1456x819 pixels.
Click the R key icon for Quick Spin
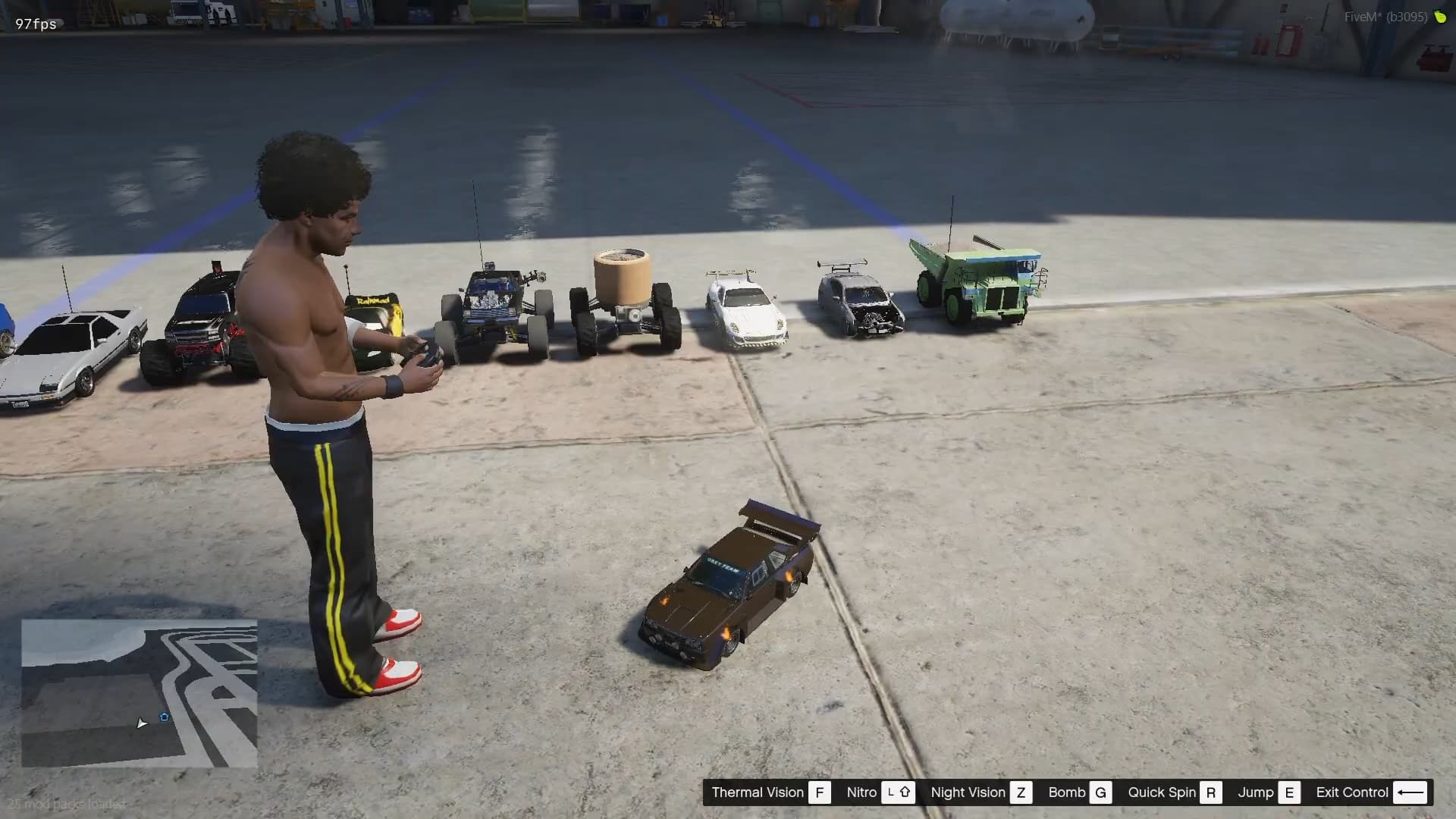(x=1211, y=792)
